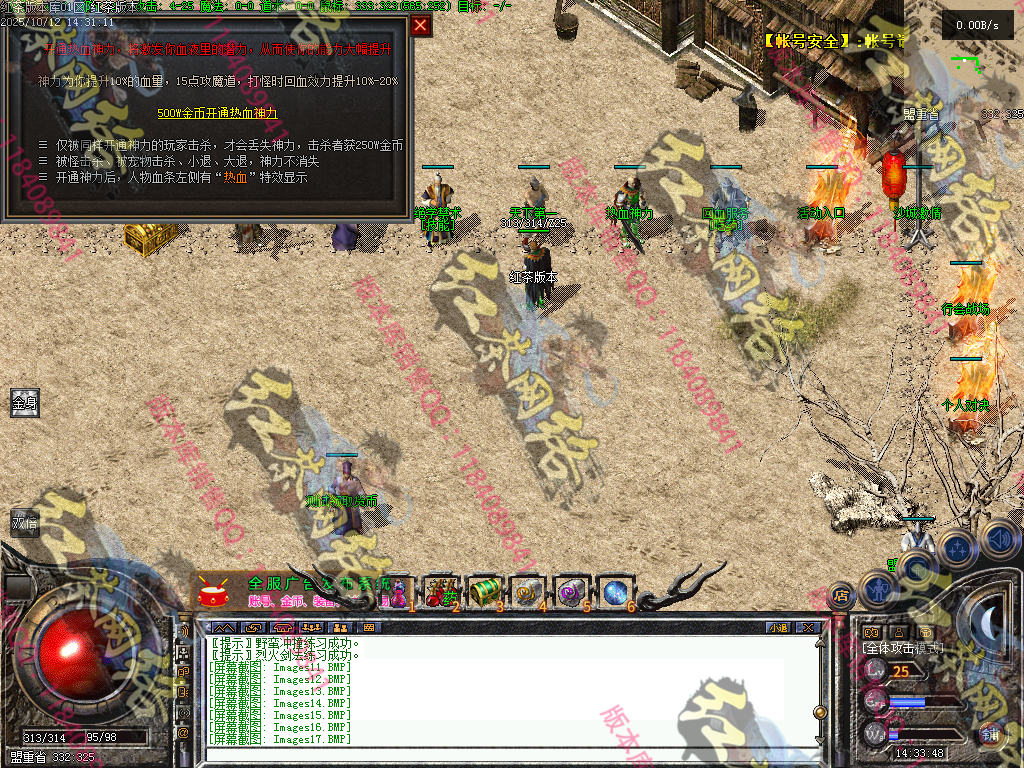1024x768 pixels.
Task: Open the 店 shop button
Action: (x=842, y=593)
